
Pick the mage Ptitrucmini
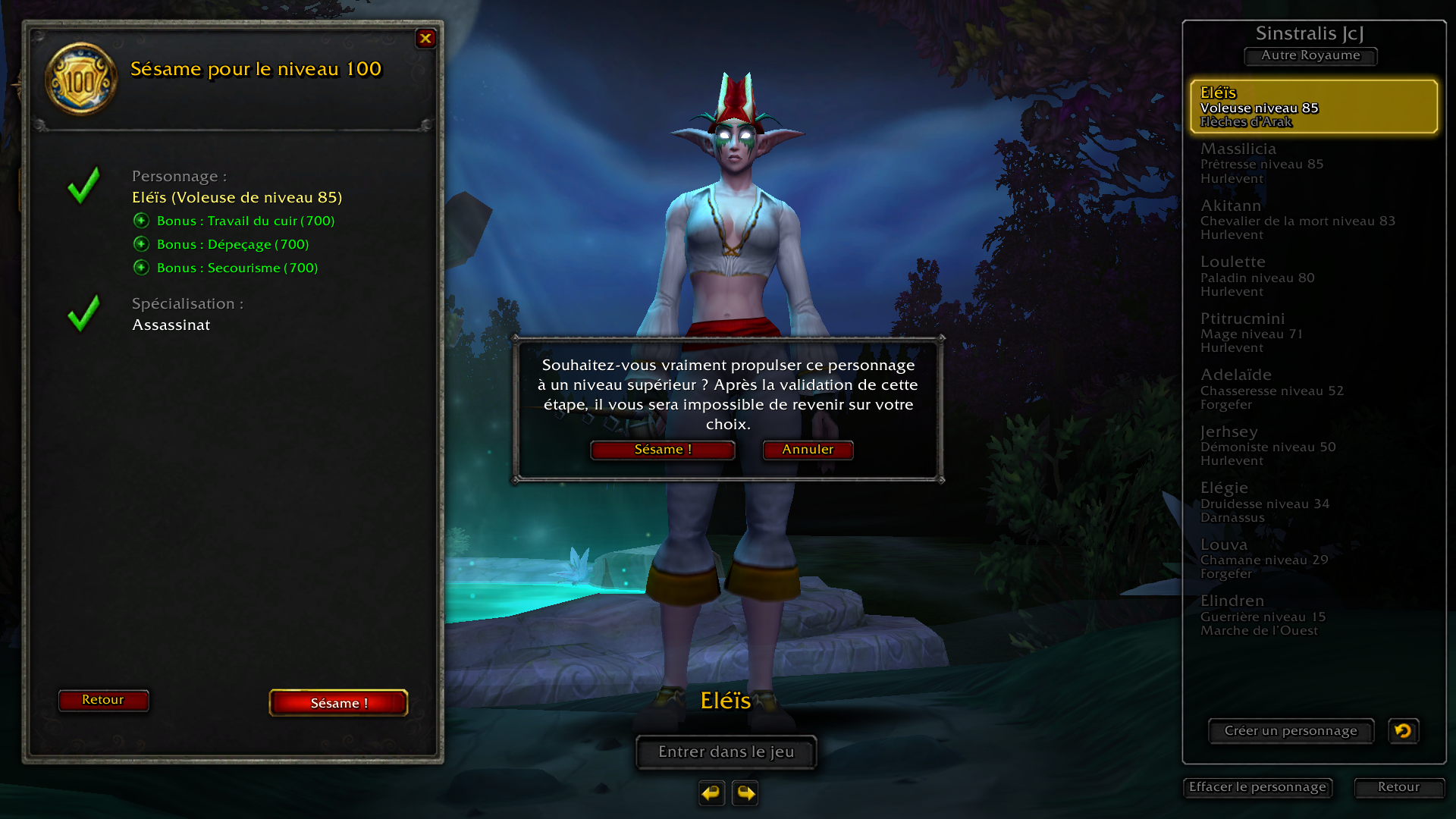(1313, 332)
